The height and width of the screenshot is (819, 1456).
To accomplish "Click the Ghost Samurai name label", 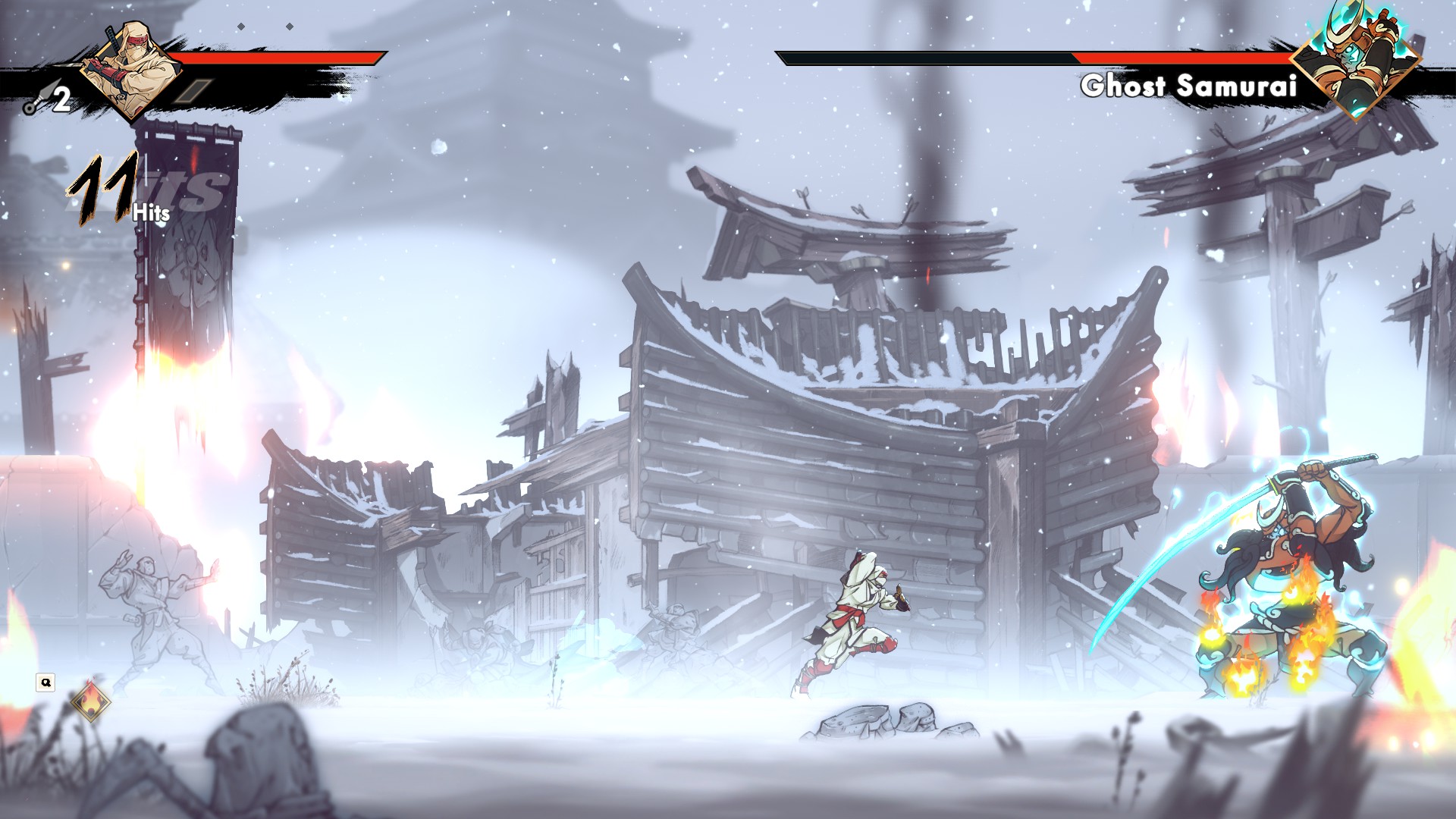I will click(1191, 86).
